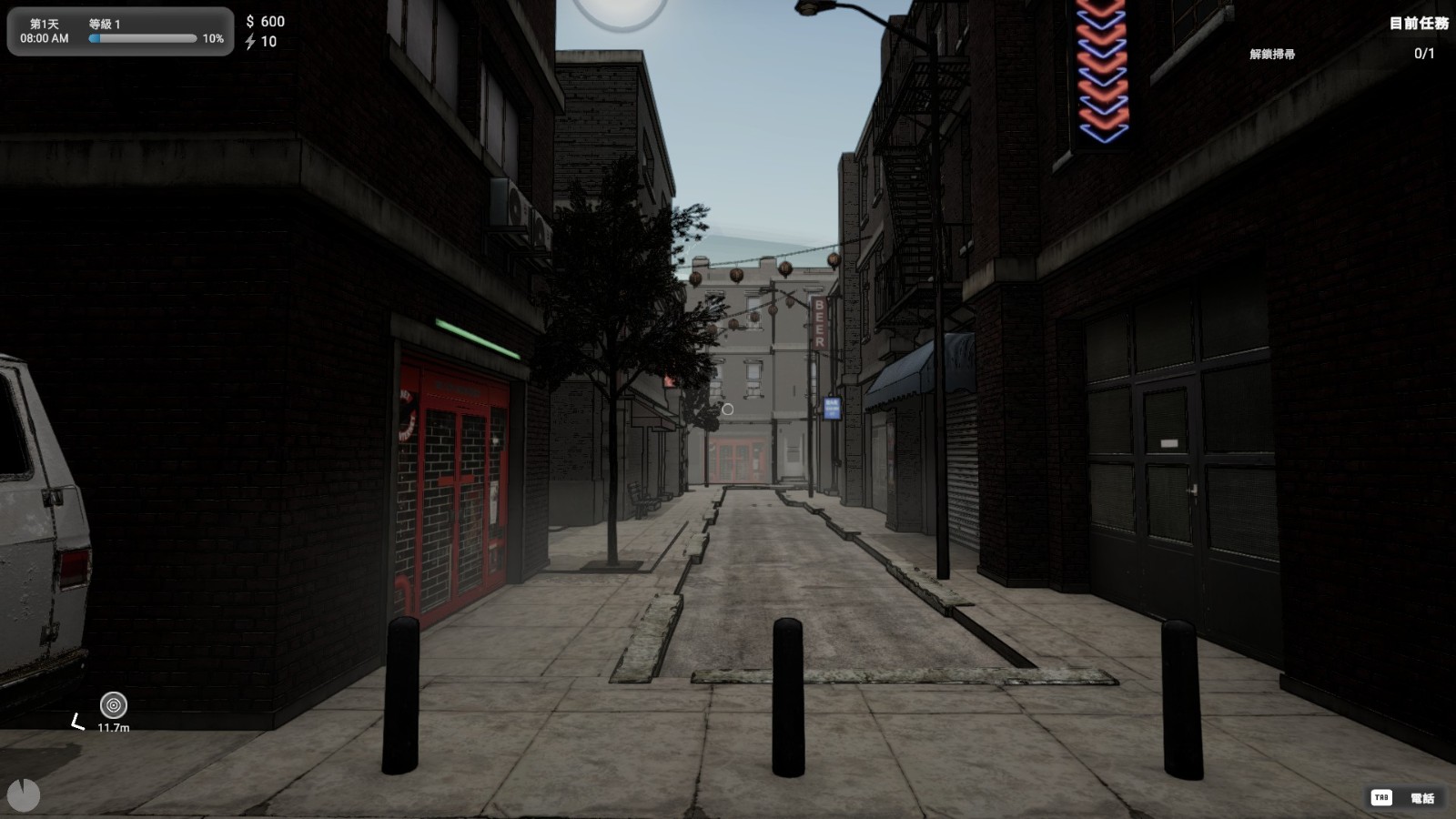Click the circular target waypoint marker
Screen dimensions: 1456x819
(x=114, y=705)
